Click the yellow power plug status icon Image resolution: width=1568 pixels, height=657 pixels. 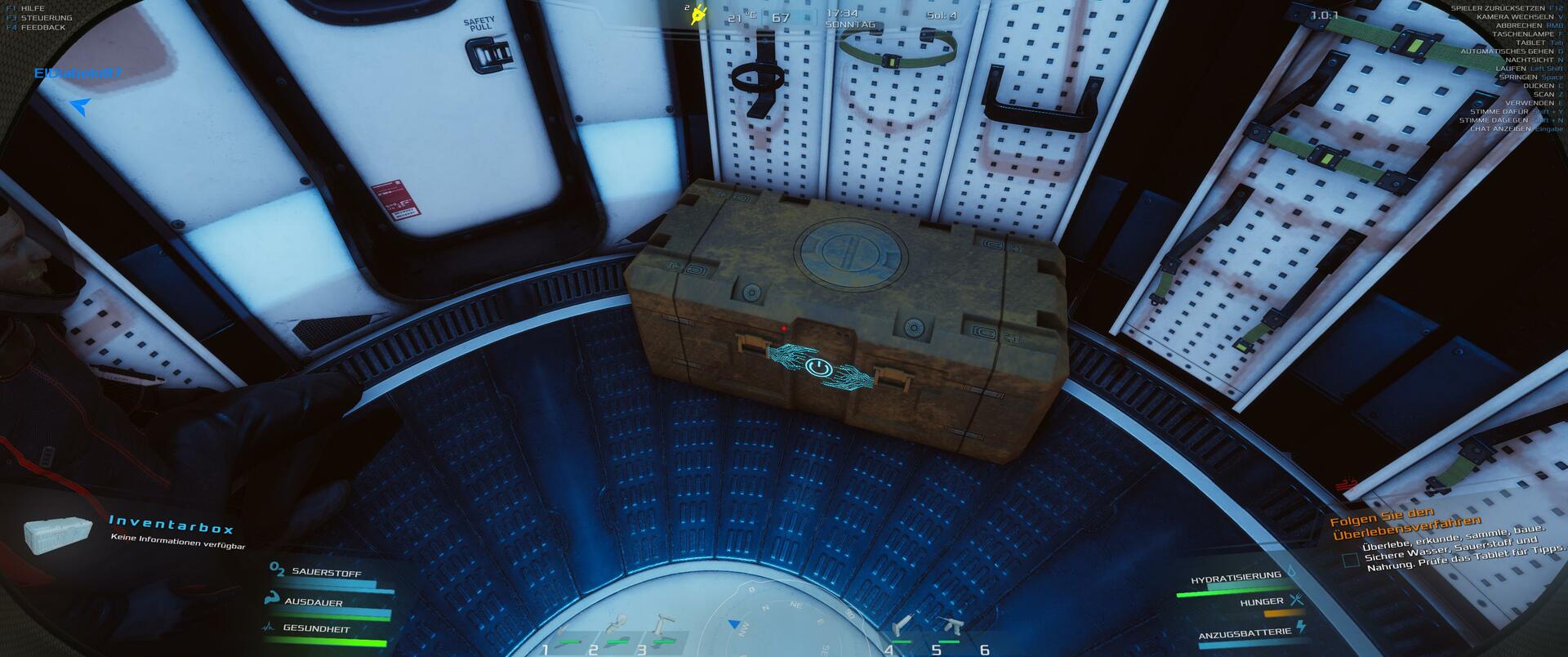point(698,16)
